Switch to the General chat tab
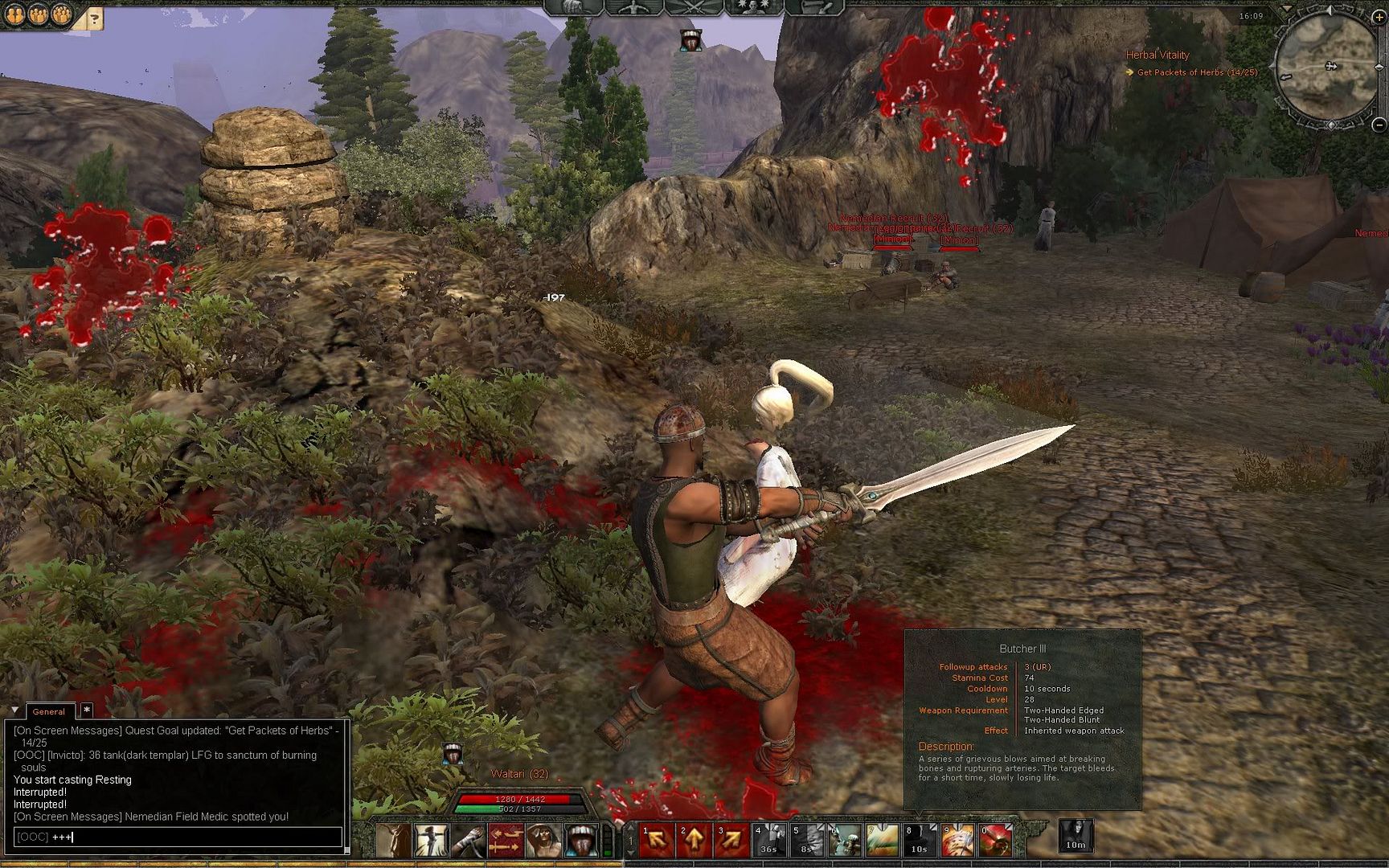The width and height of the screenshot is (1389, 868). click(49, 711)
